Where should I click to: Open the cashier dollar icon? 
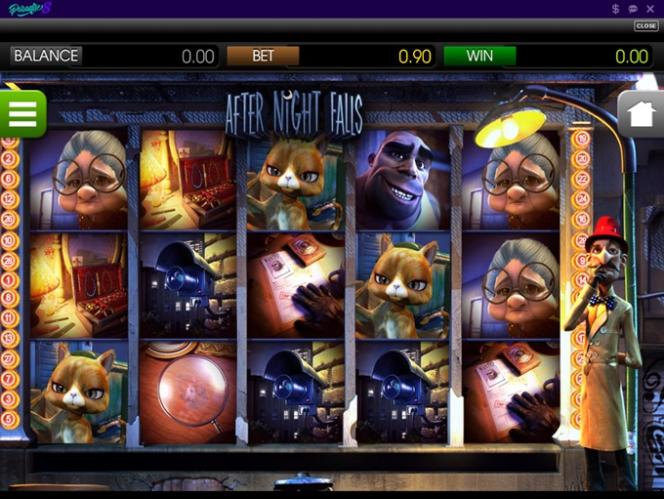(616, 8)
